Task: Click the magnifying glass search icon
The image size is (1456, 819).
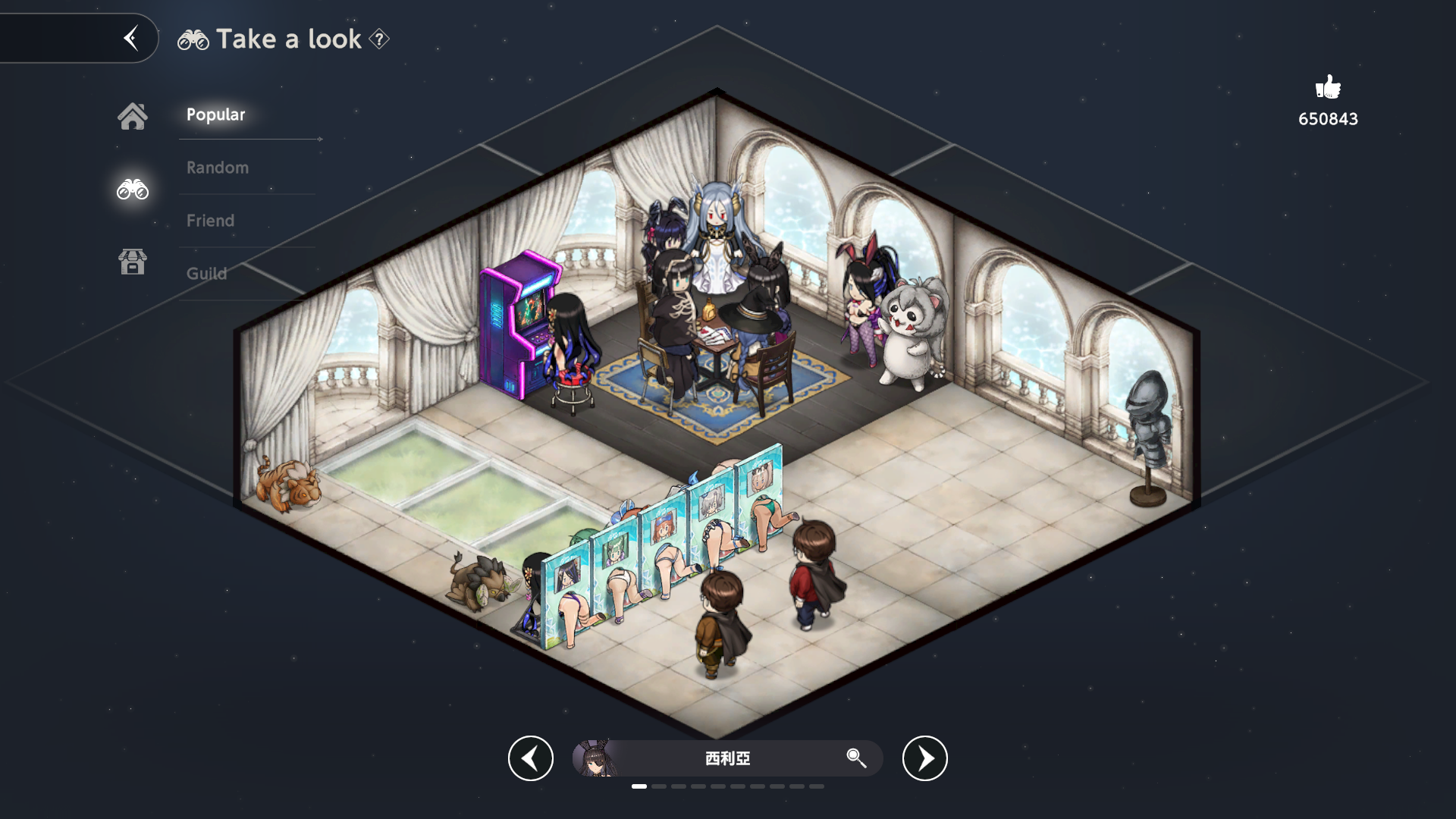Action: (x=856, y=758)
